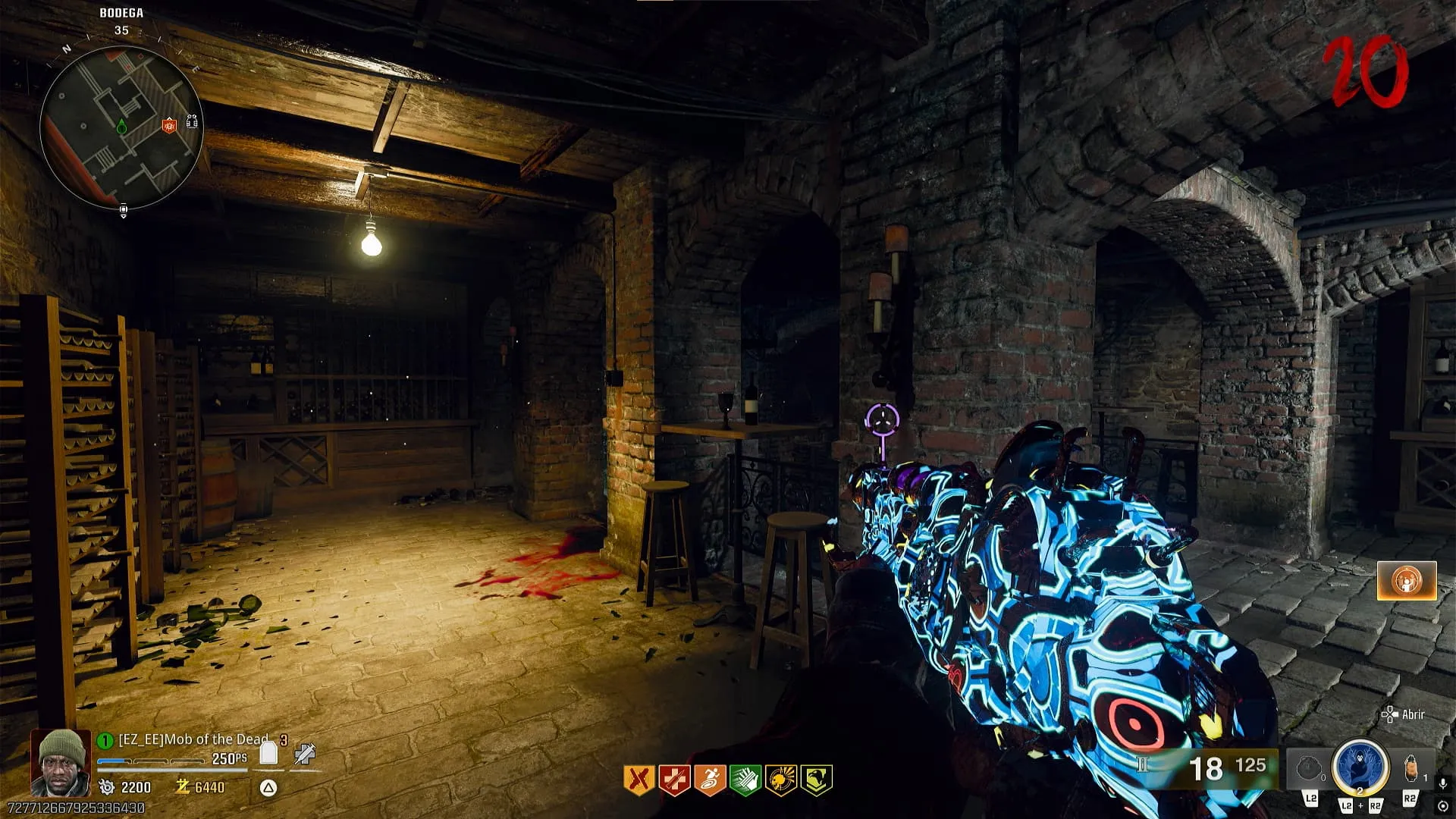Viewport: 1456px width, 819px height.
Task: Select the orange perk machine marker on minimap
Action: click(x=169, y=124)
